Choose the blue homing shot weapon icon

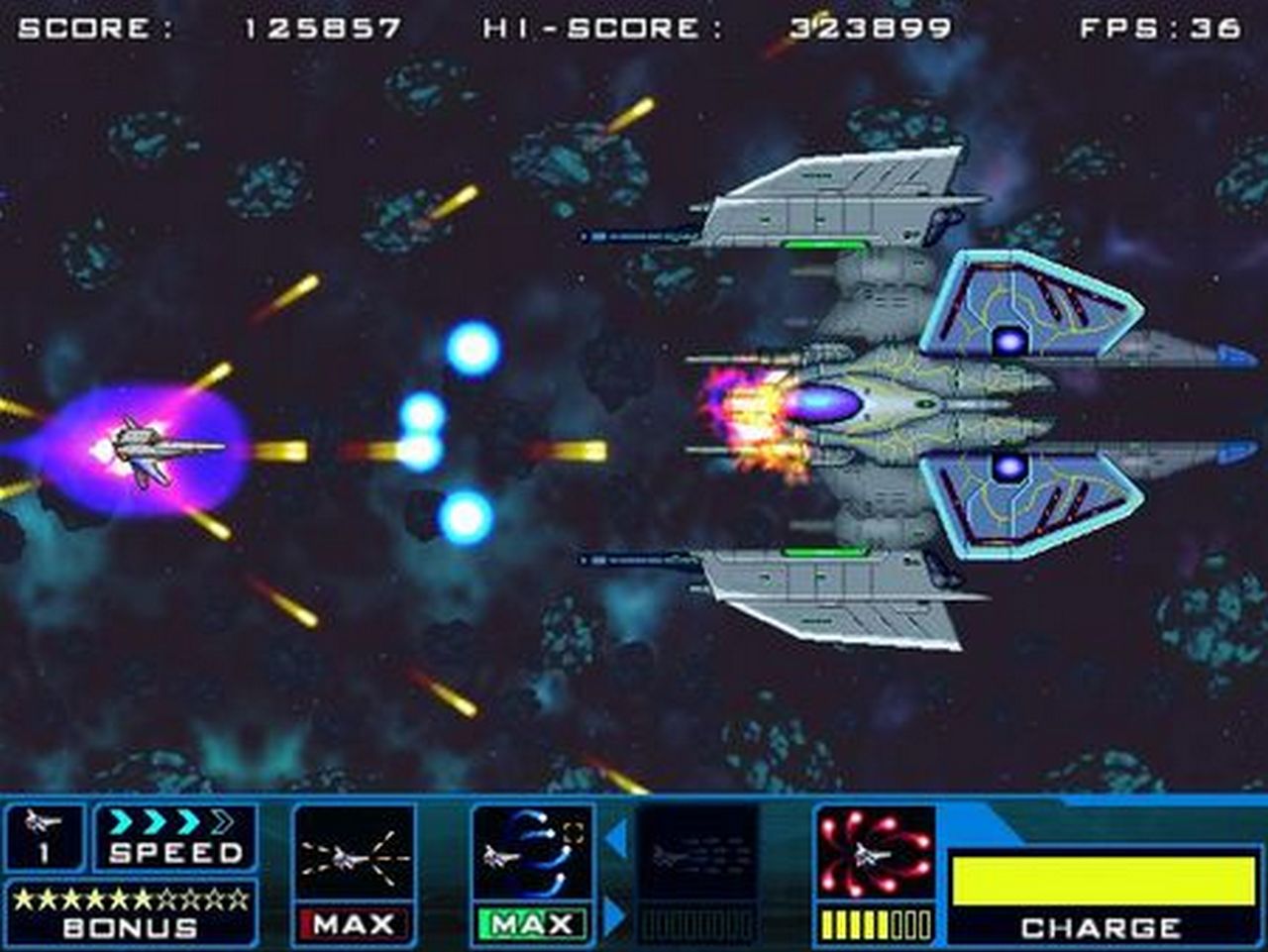pyautogui.click(x=532, y=853)
